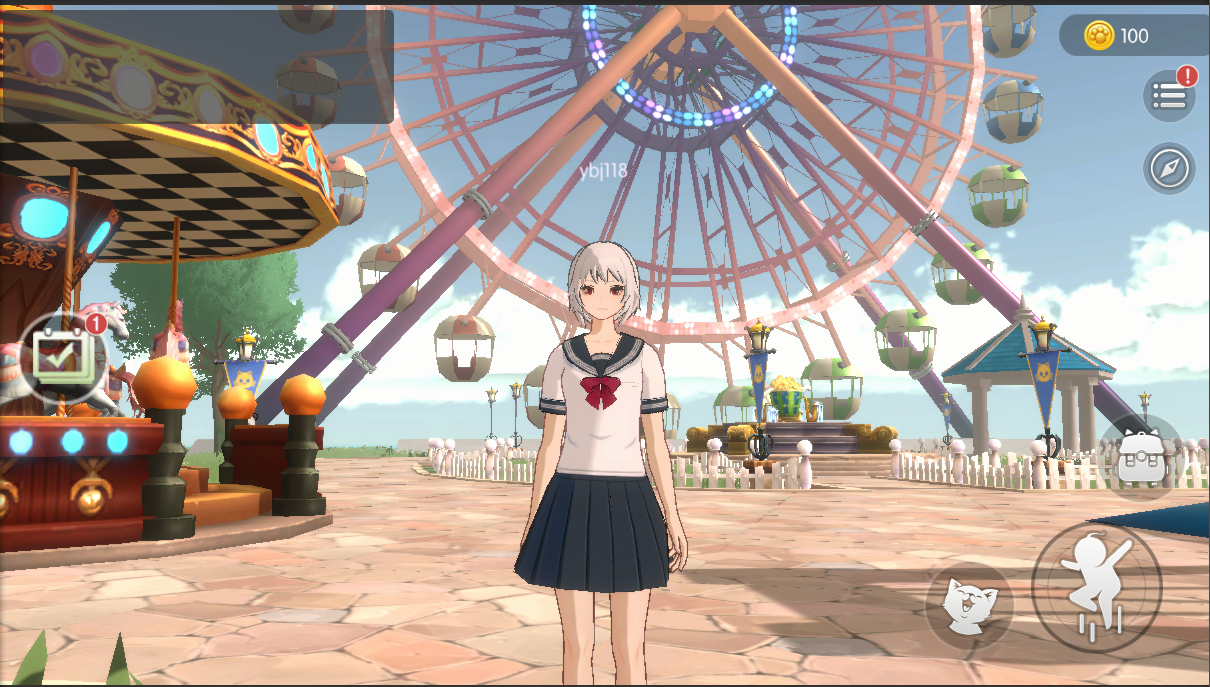The width and height of the screenshot is (1210, 687).
Task: Tap the laughing cat emote button
Action: tap(968, 605)
